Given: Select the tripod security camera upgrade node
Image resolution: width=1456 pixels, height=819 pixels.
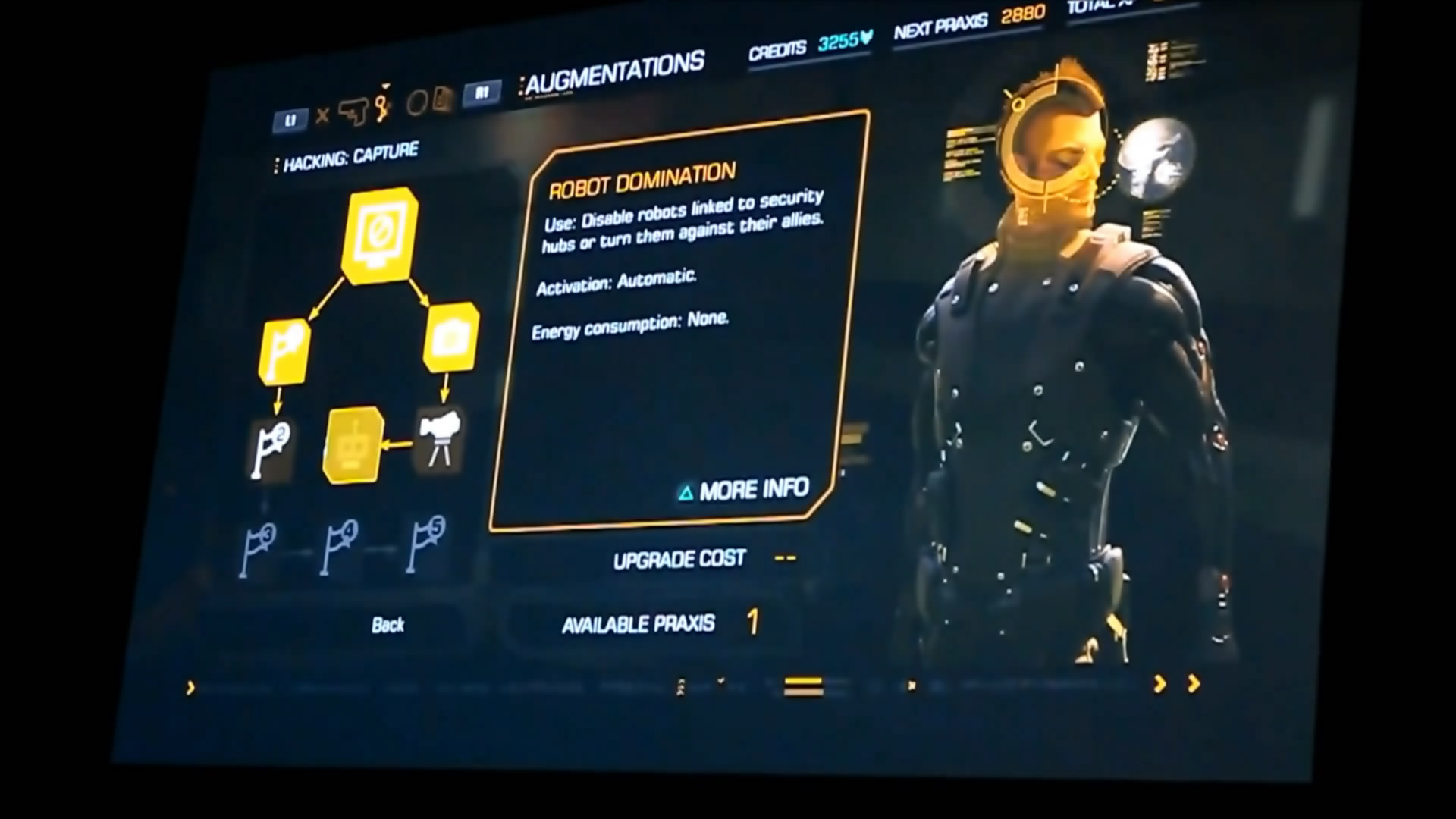Looking at the screenshot, I should point(439,441).
